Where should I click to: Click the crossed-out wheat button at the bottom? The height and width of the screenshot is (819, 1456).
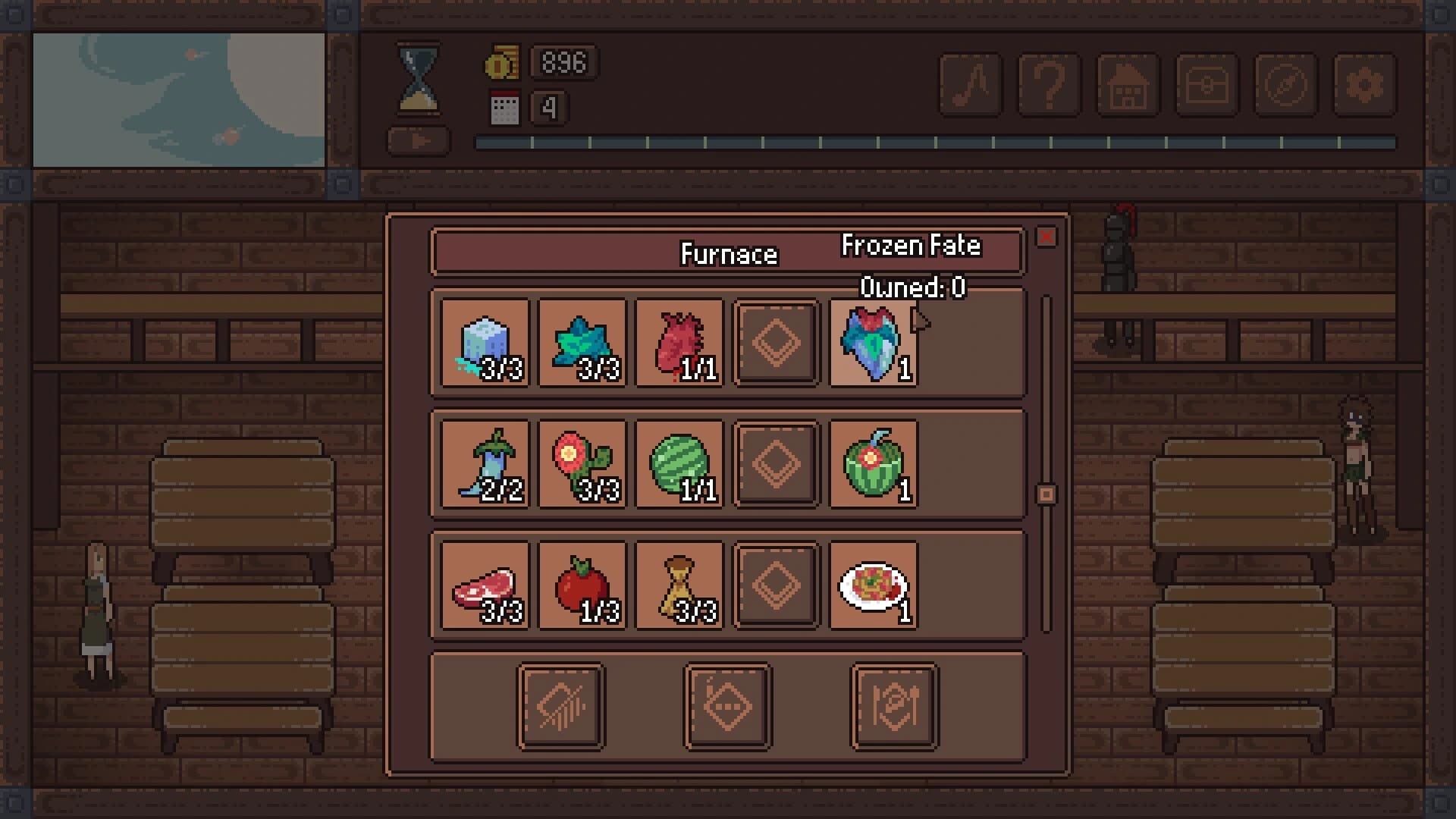tap(560, 704)
